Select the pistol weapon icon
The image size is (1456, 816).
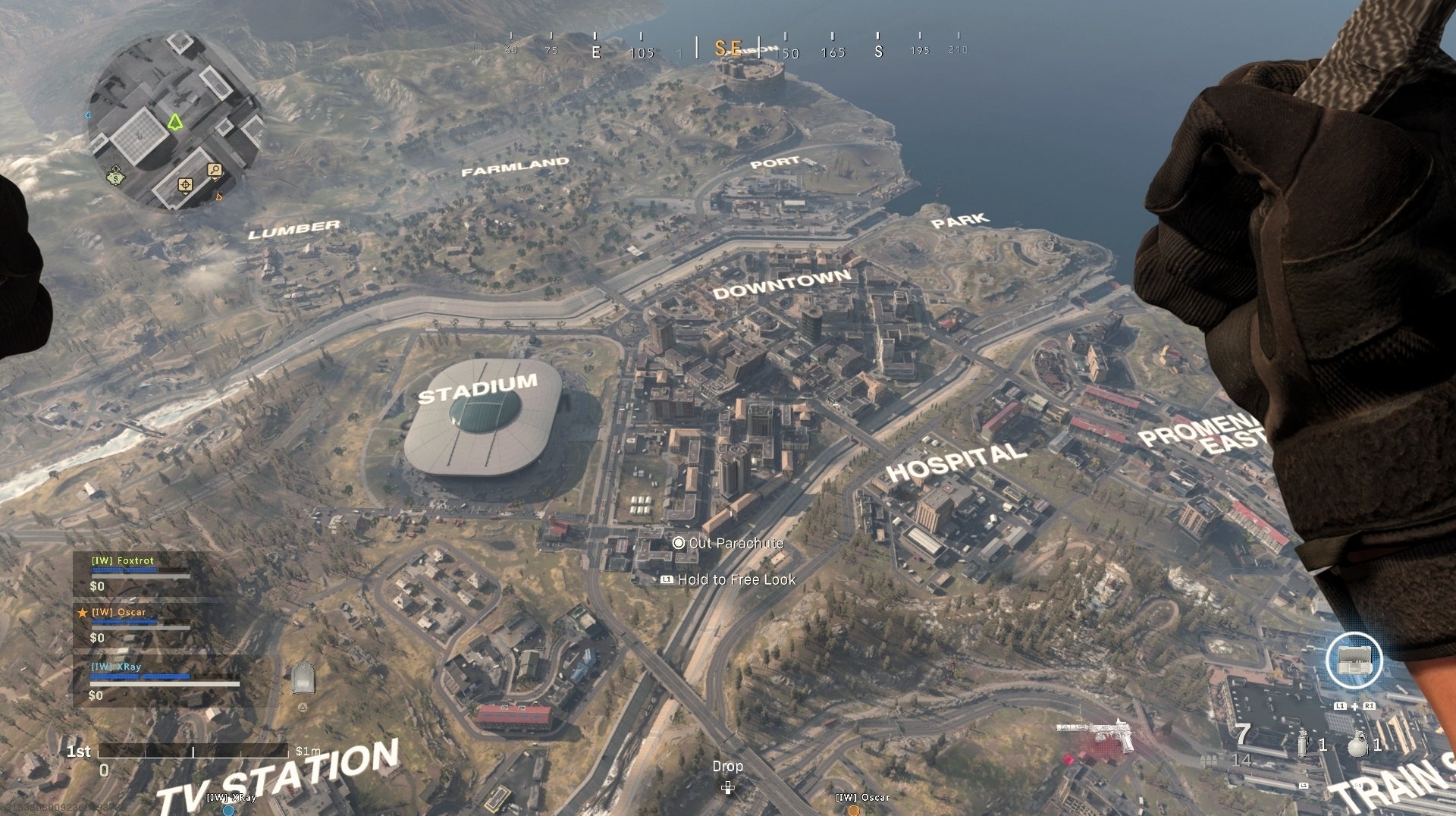click(x=1096, y=733)
